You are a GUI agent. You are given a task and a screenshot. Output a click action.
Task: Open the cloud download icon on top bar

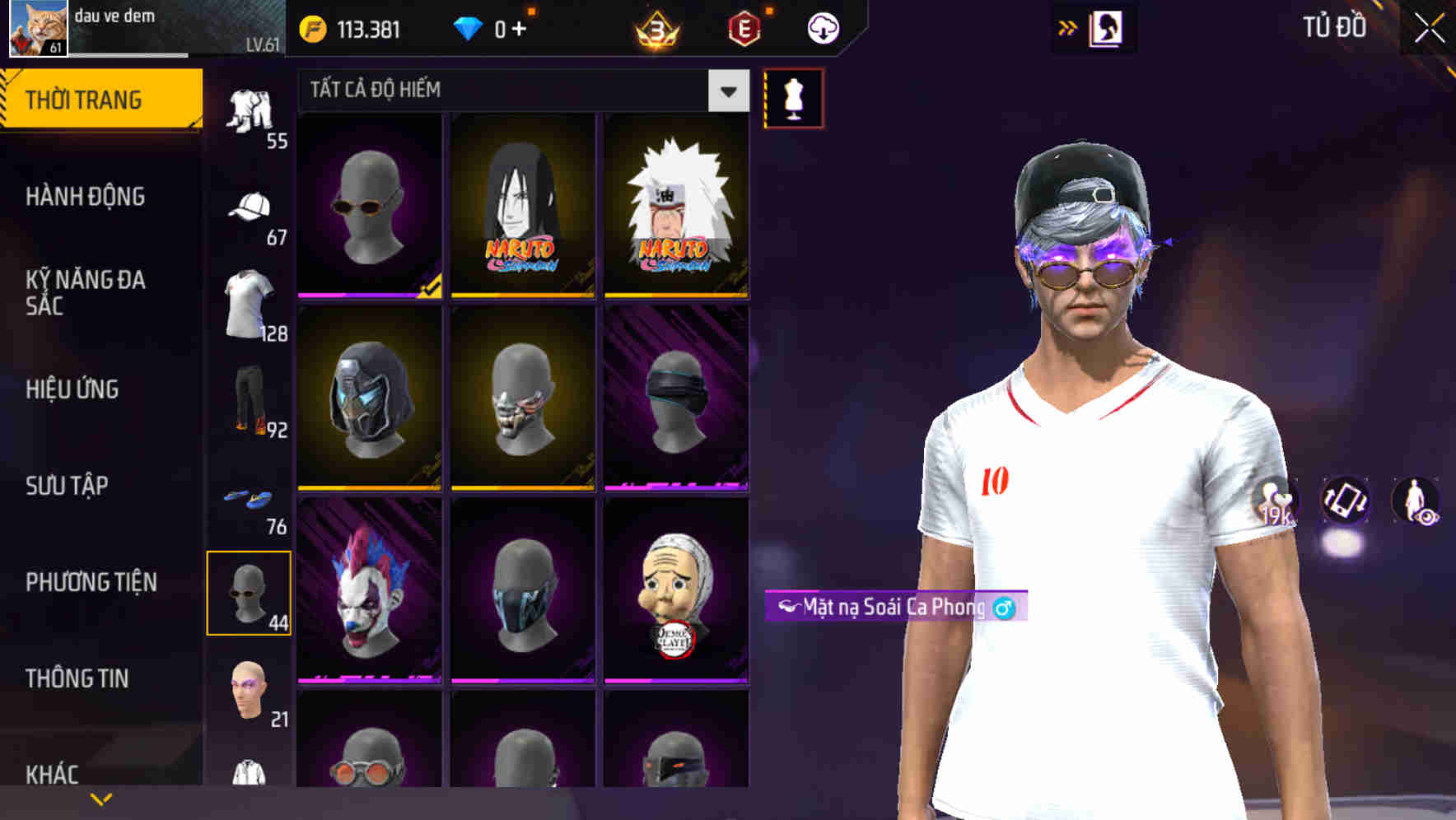pyautogui.click(x=821, y=27)
